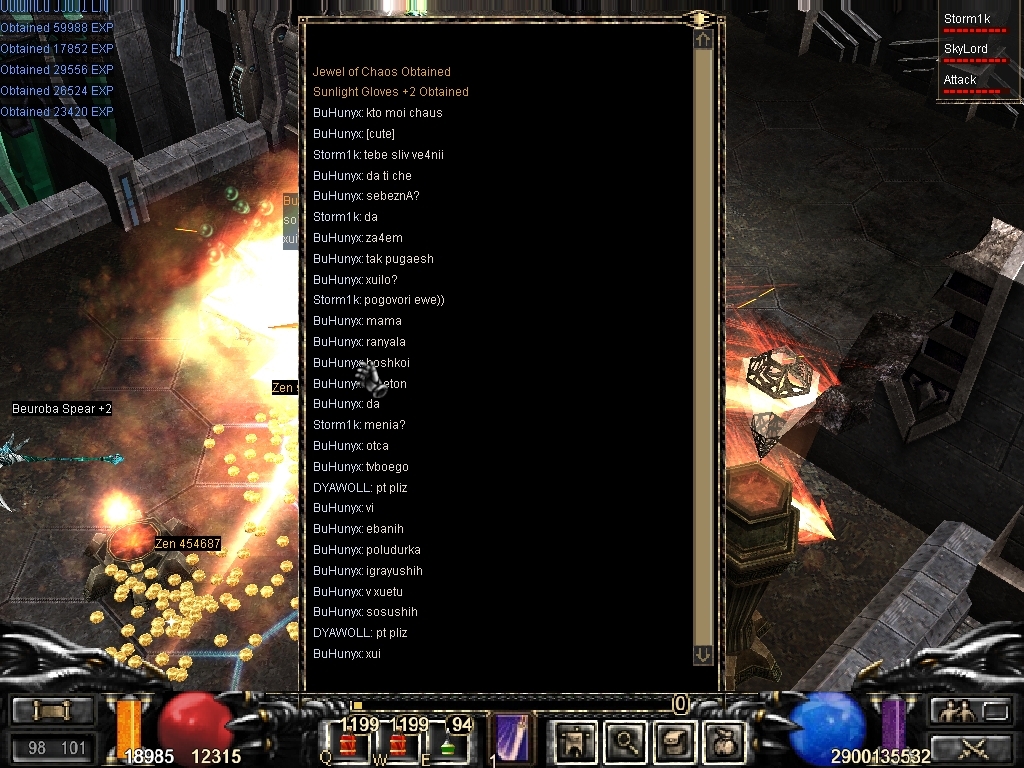Click the crossed swords button

(x=972, y=747)
